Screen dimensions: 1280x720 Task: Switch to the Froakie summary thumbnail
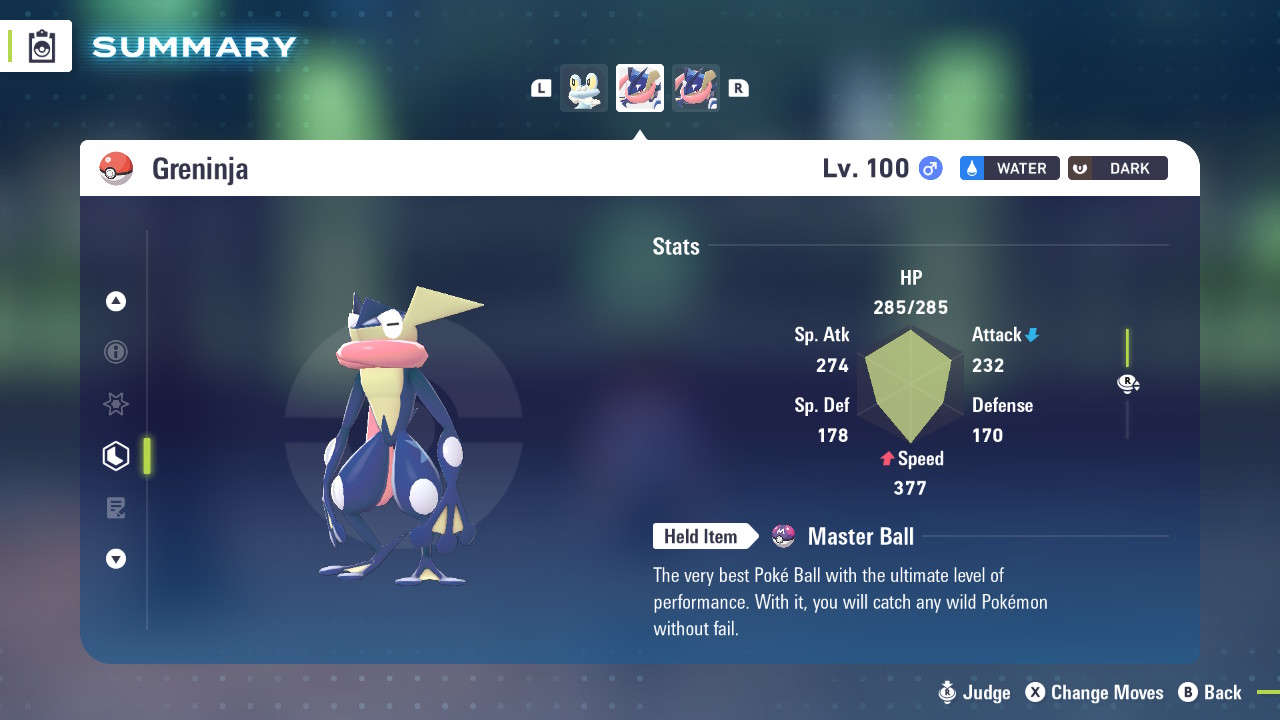pyautogui.click(x=583, y=88)
